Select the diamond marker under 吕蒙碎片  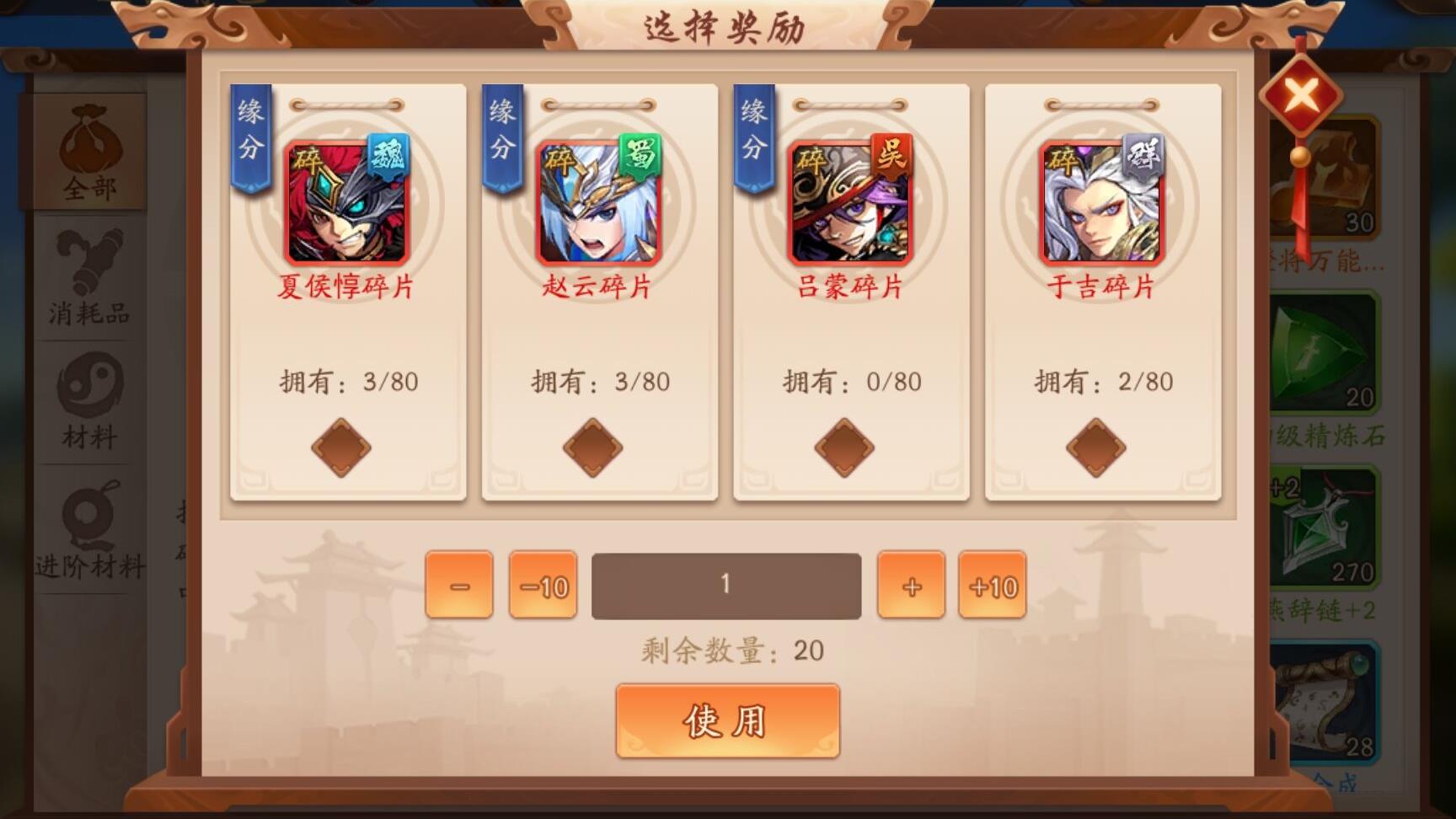845,446
